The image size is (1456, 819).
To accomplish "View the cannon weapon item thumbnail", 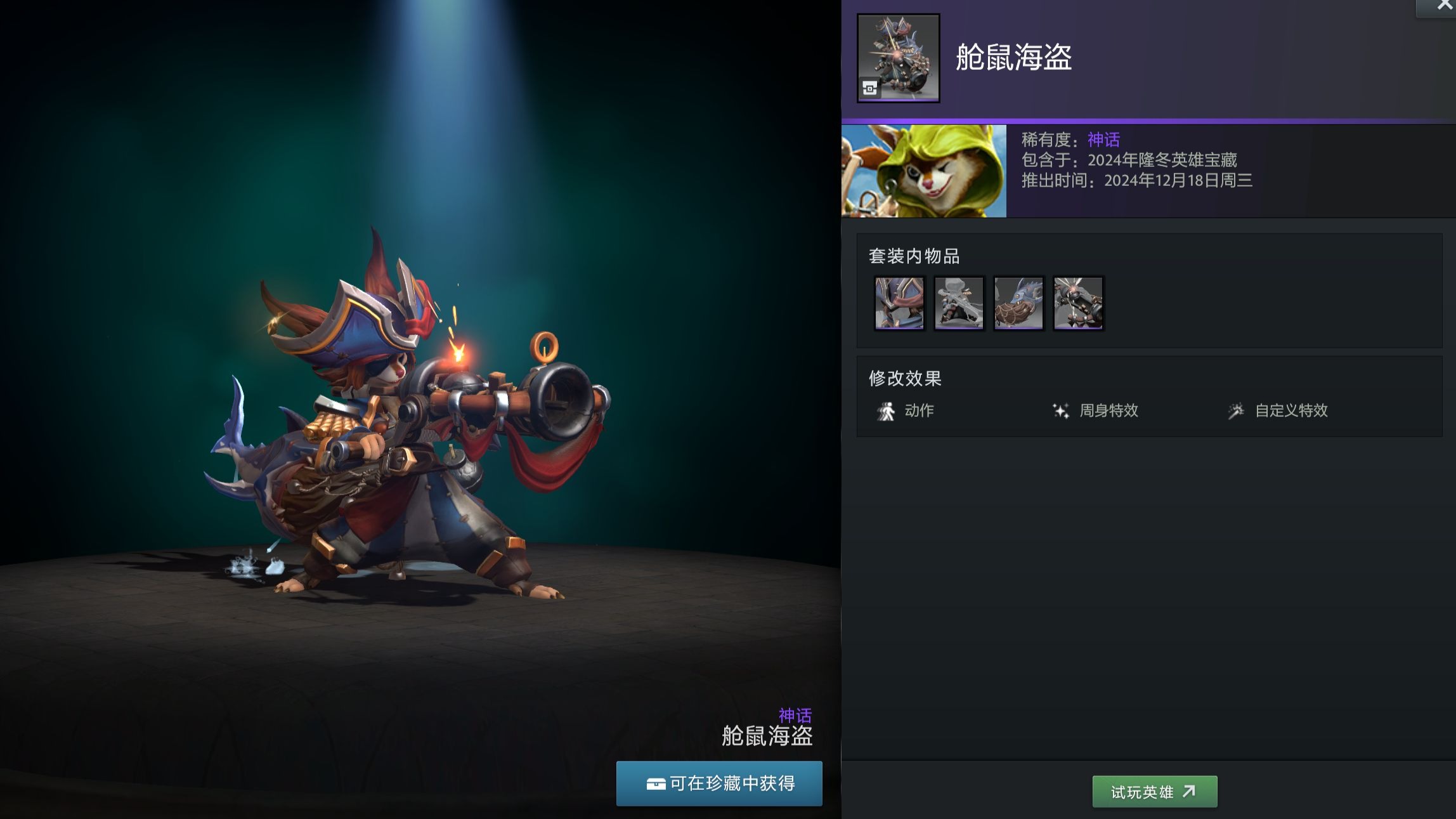I will 1078,304.
